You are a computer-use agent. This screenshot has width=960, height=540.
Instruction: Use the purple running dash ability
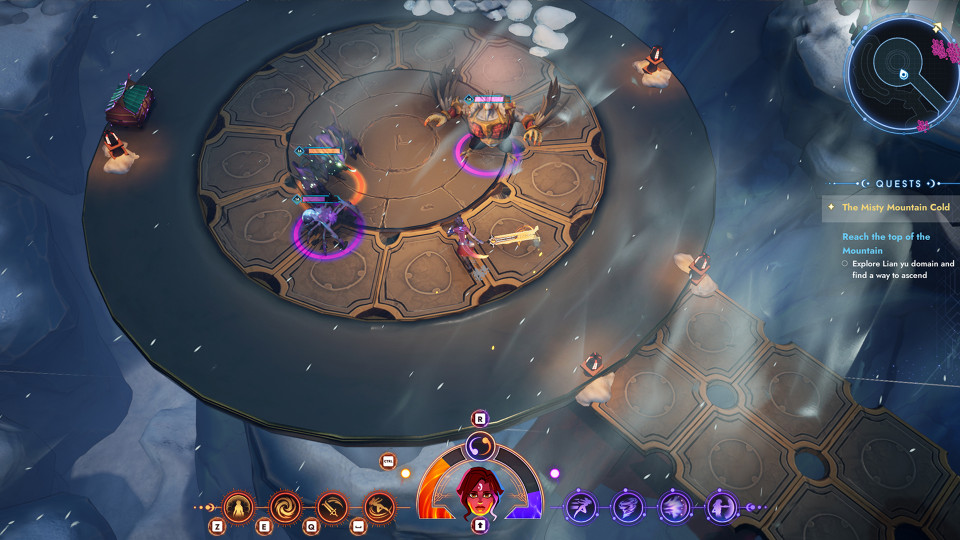(x=581, y=507)
